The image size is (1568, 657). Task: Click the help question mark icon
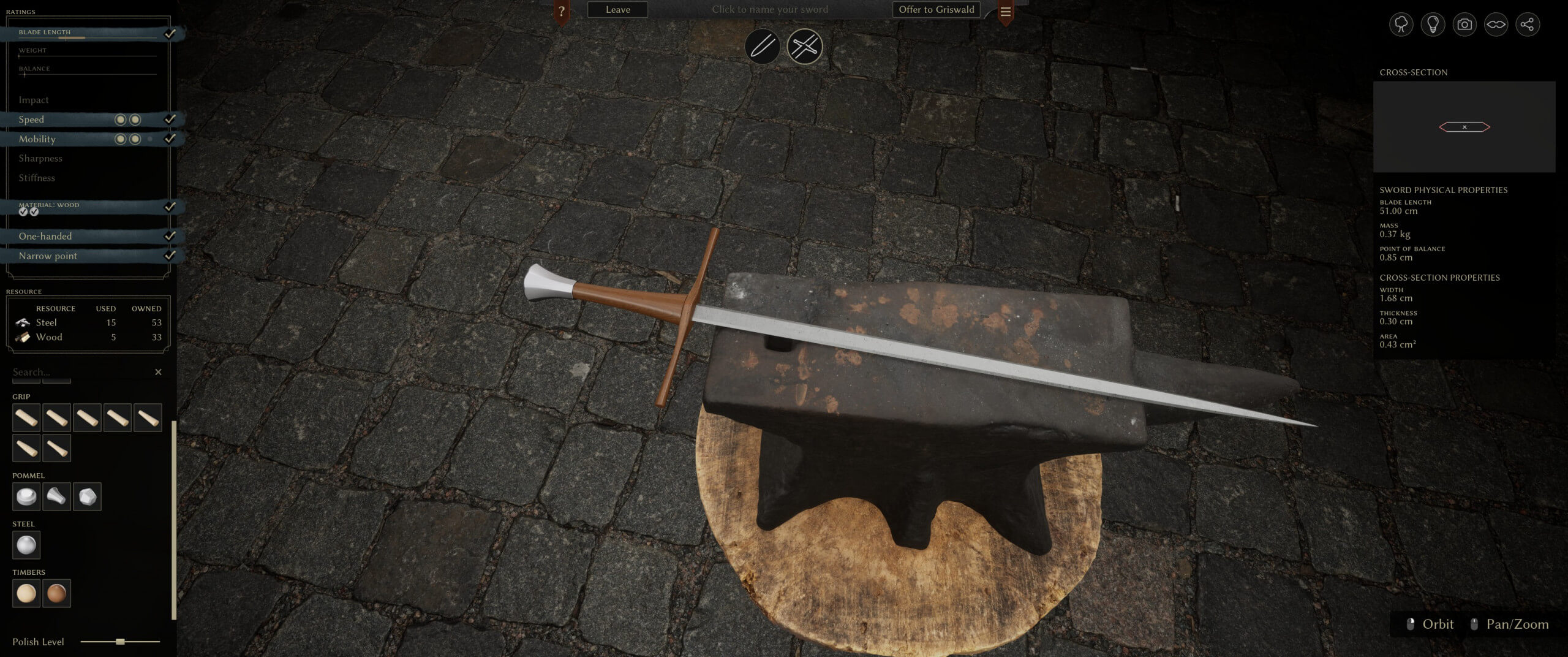pyautogui.click(x=561, y=9)
